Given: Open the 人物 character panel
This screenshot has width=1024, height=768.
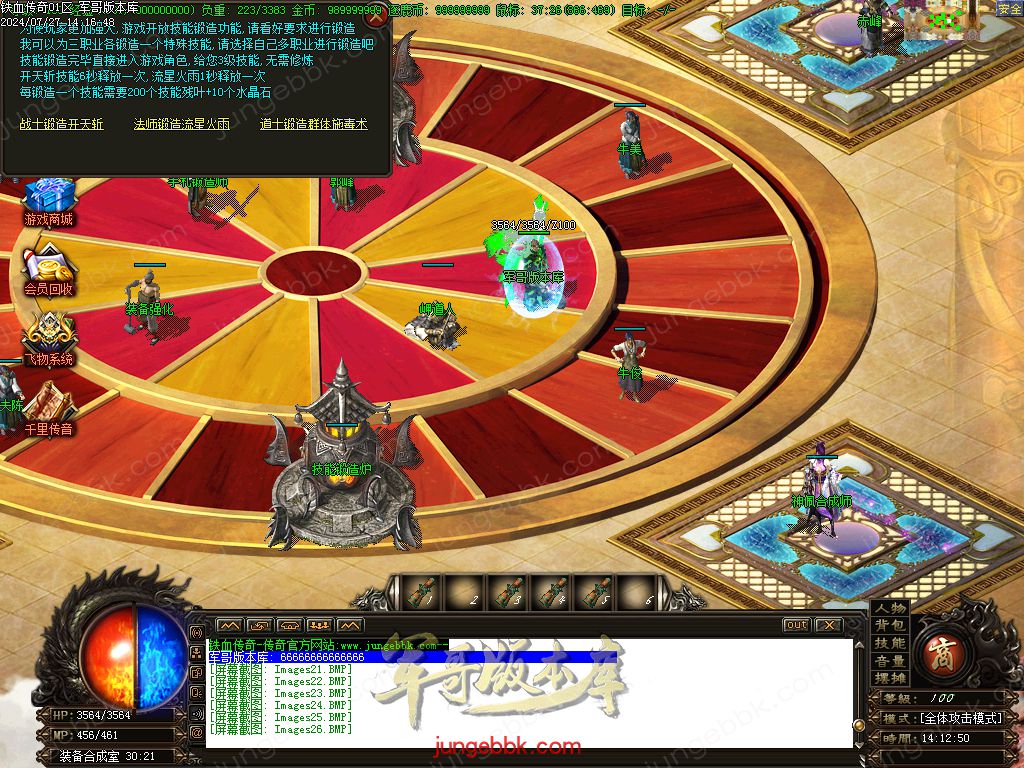Looking at the screenshot, I should coord(889,608).
